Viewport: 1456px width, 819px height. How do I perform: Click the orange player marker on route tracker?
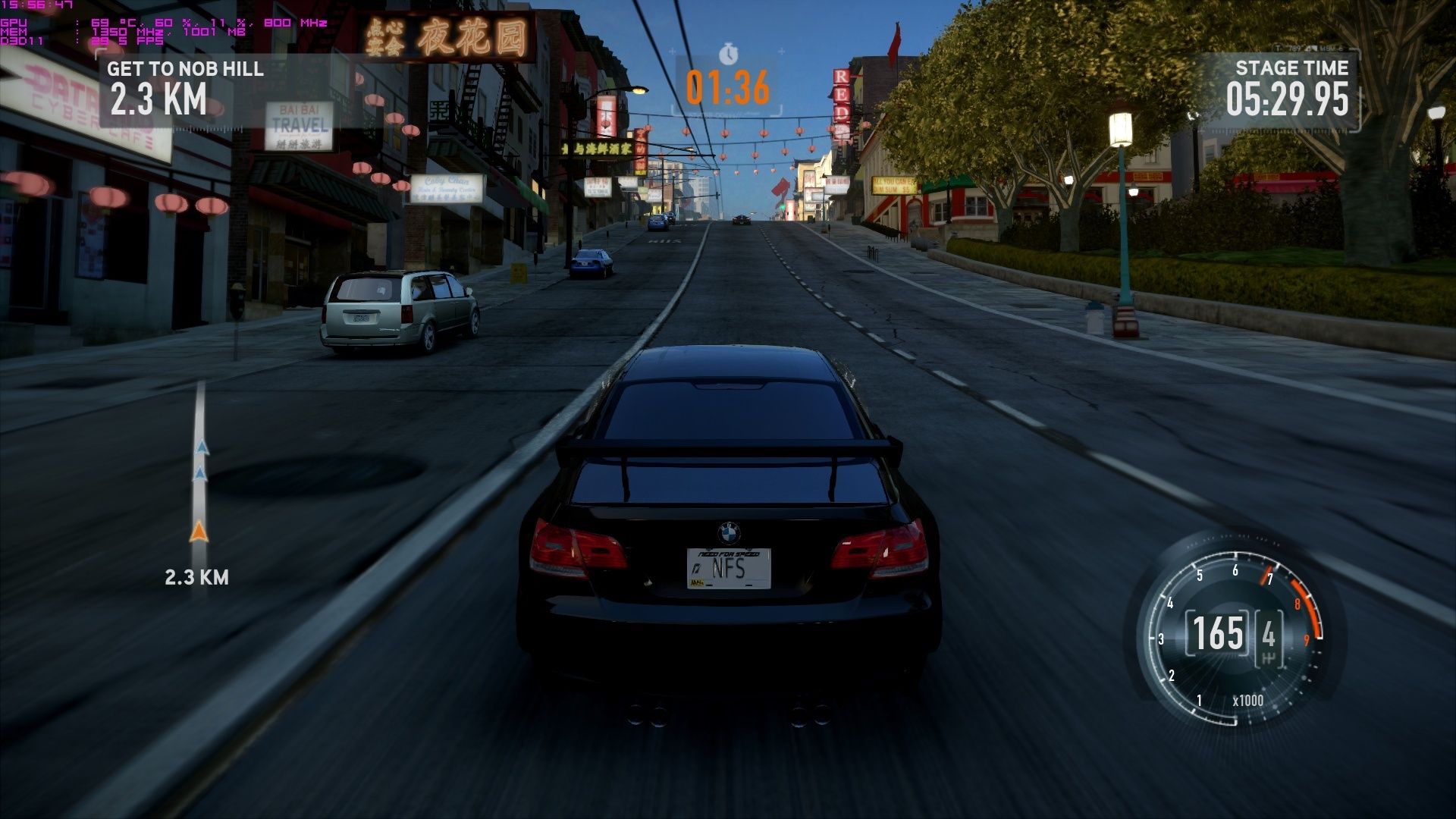[x=199, y=532]
